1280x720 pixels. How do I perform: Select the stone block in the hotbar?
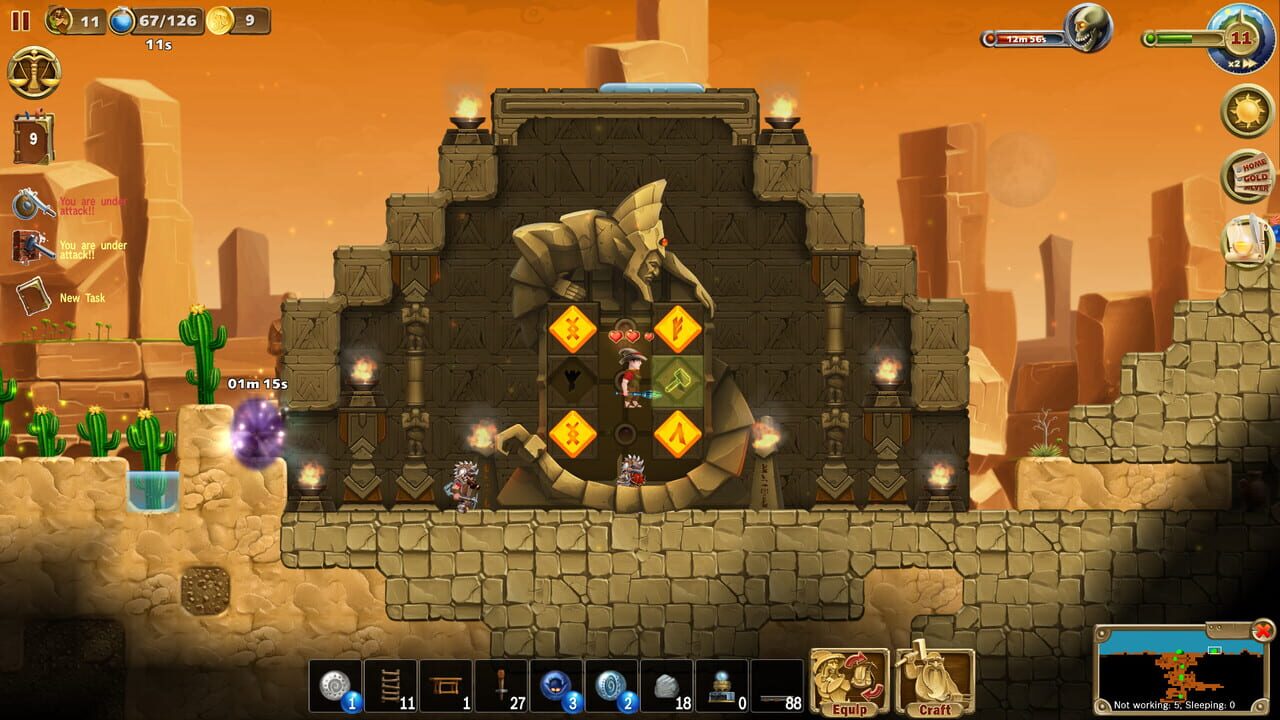[x=668, y=686]
